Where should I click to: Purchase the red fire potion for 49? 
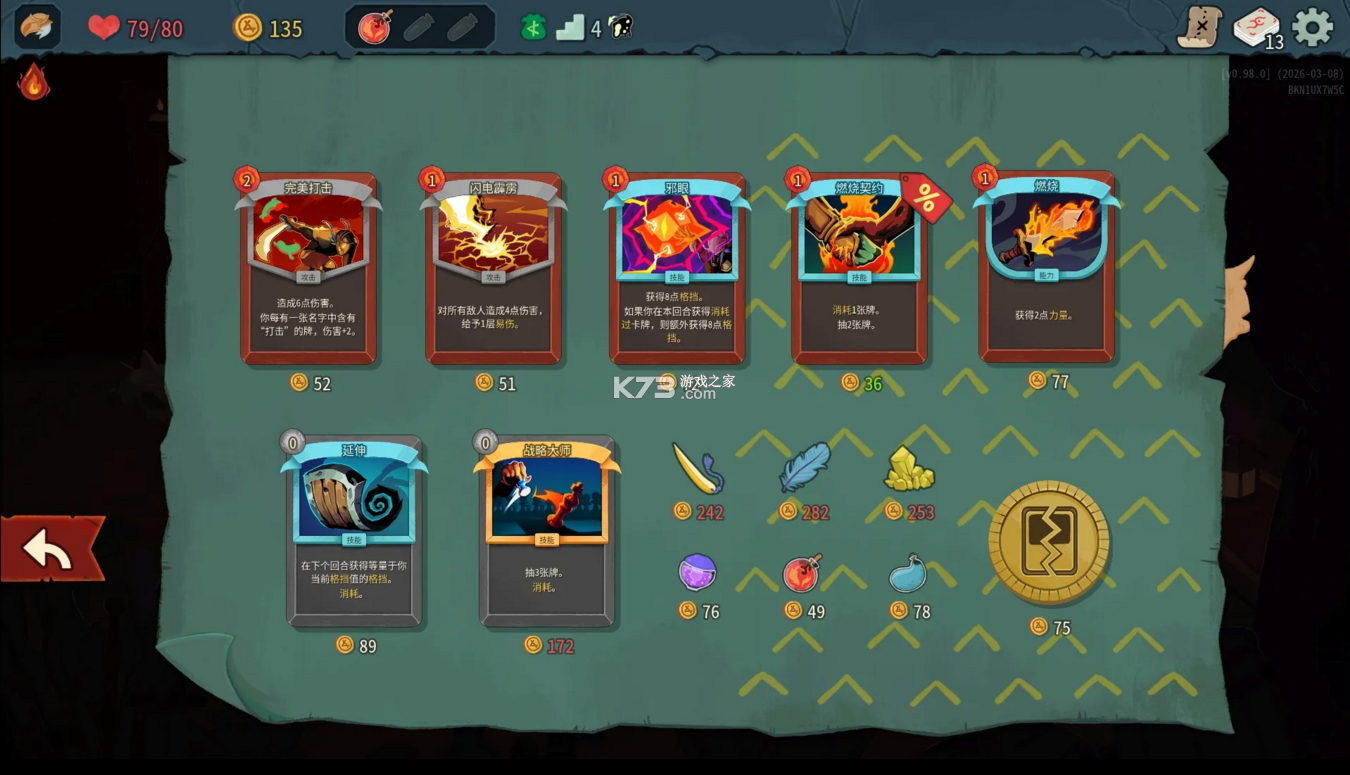coord(802,574)
